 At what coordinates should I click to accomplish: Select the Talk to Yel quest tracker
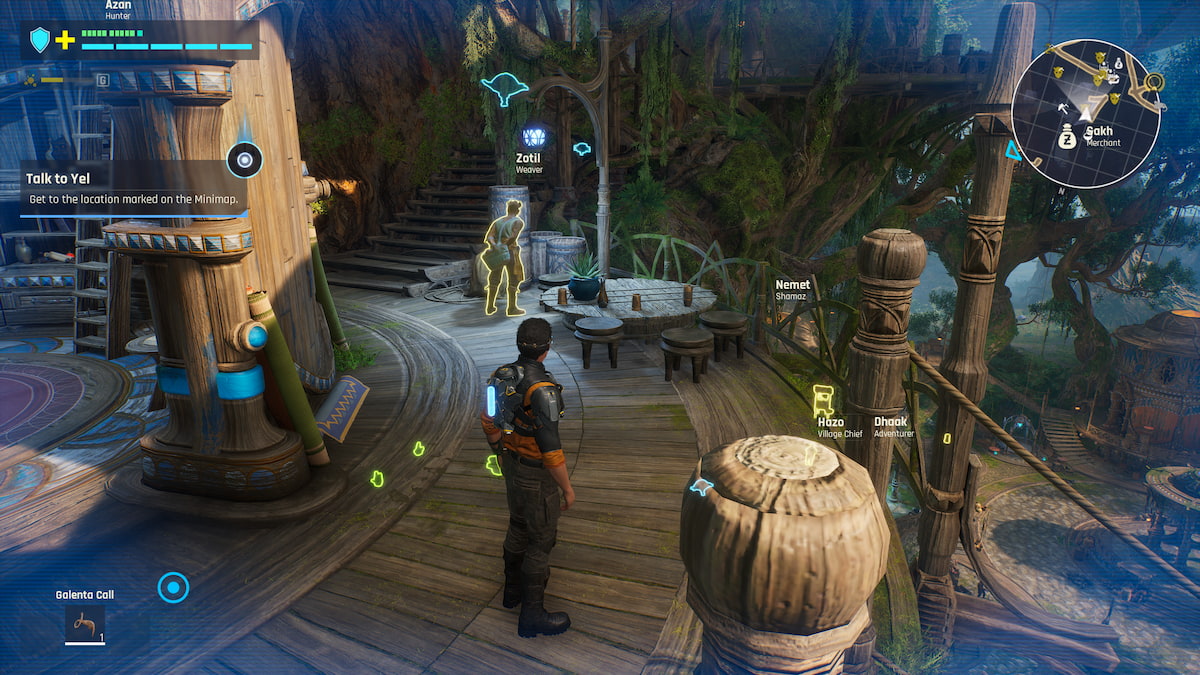pos(133,188)
